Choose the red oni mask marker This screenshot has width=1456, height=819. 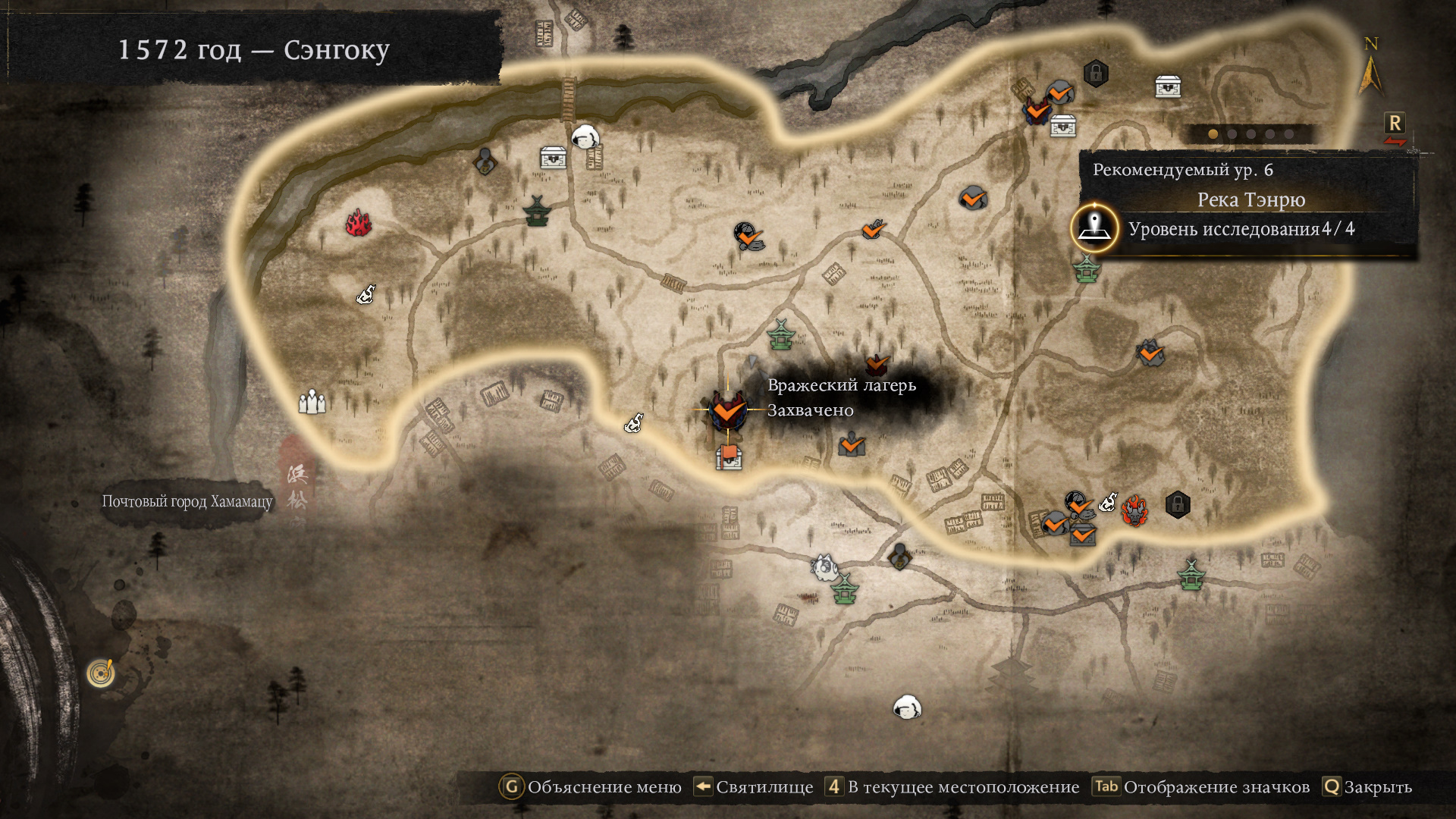[1134, 510]
